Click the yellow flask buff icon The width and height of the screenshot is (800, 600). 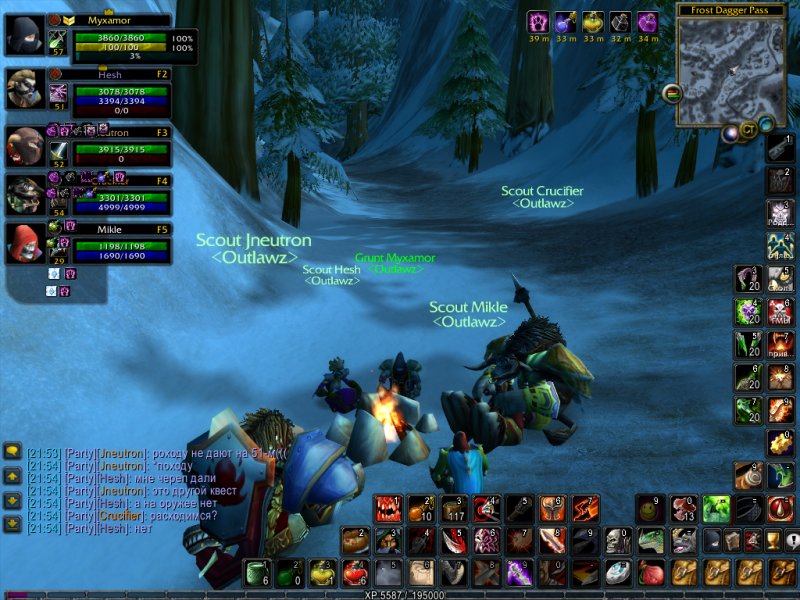pyautogui.click(x=593, y=22)
